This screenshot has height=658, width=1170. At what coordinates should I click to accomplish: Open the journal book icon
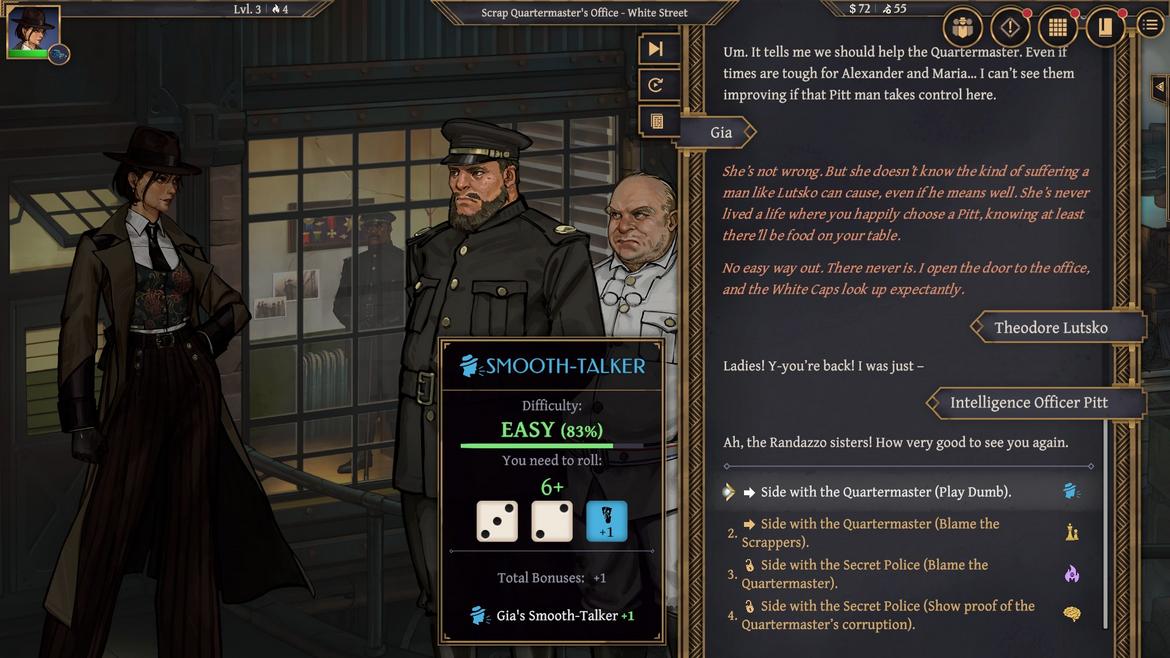1105,27
